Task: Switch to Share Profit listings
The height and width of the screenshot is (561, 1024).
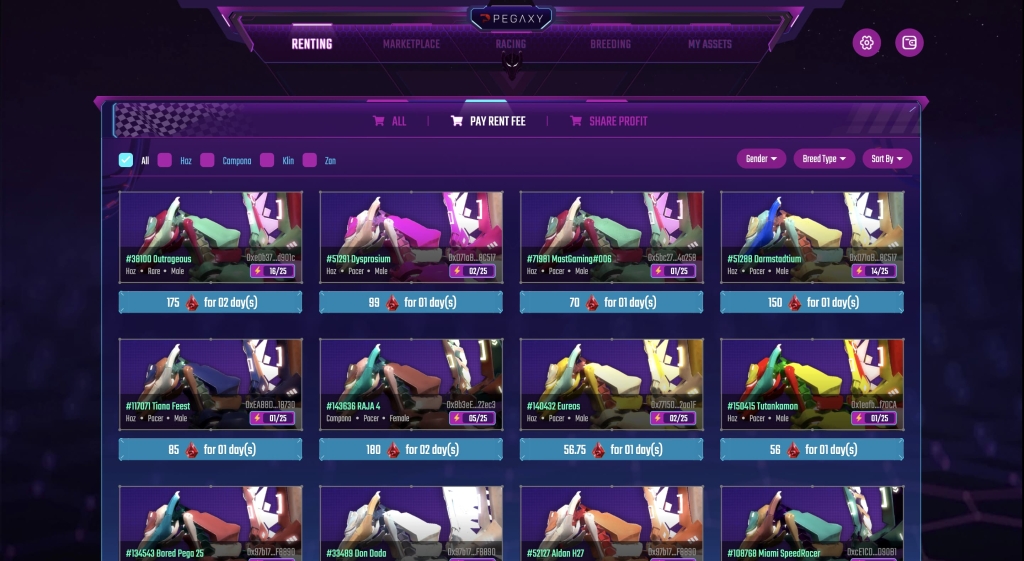Action: coord(609,121)
